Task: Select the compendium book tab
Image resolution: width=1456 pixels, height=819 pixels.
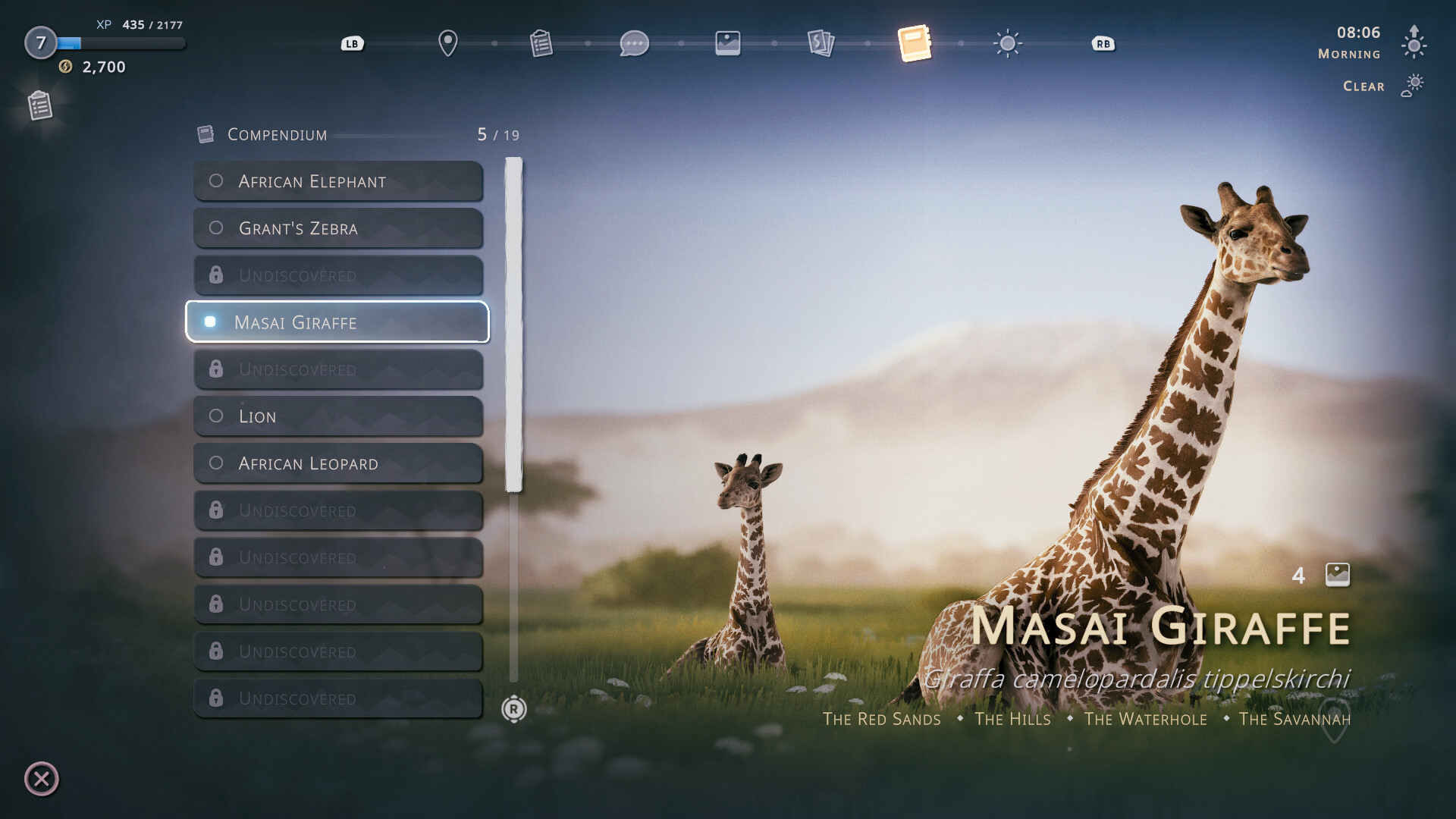Action: click(x=914, y=43)
